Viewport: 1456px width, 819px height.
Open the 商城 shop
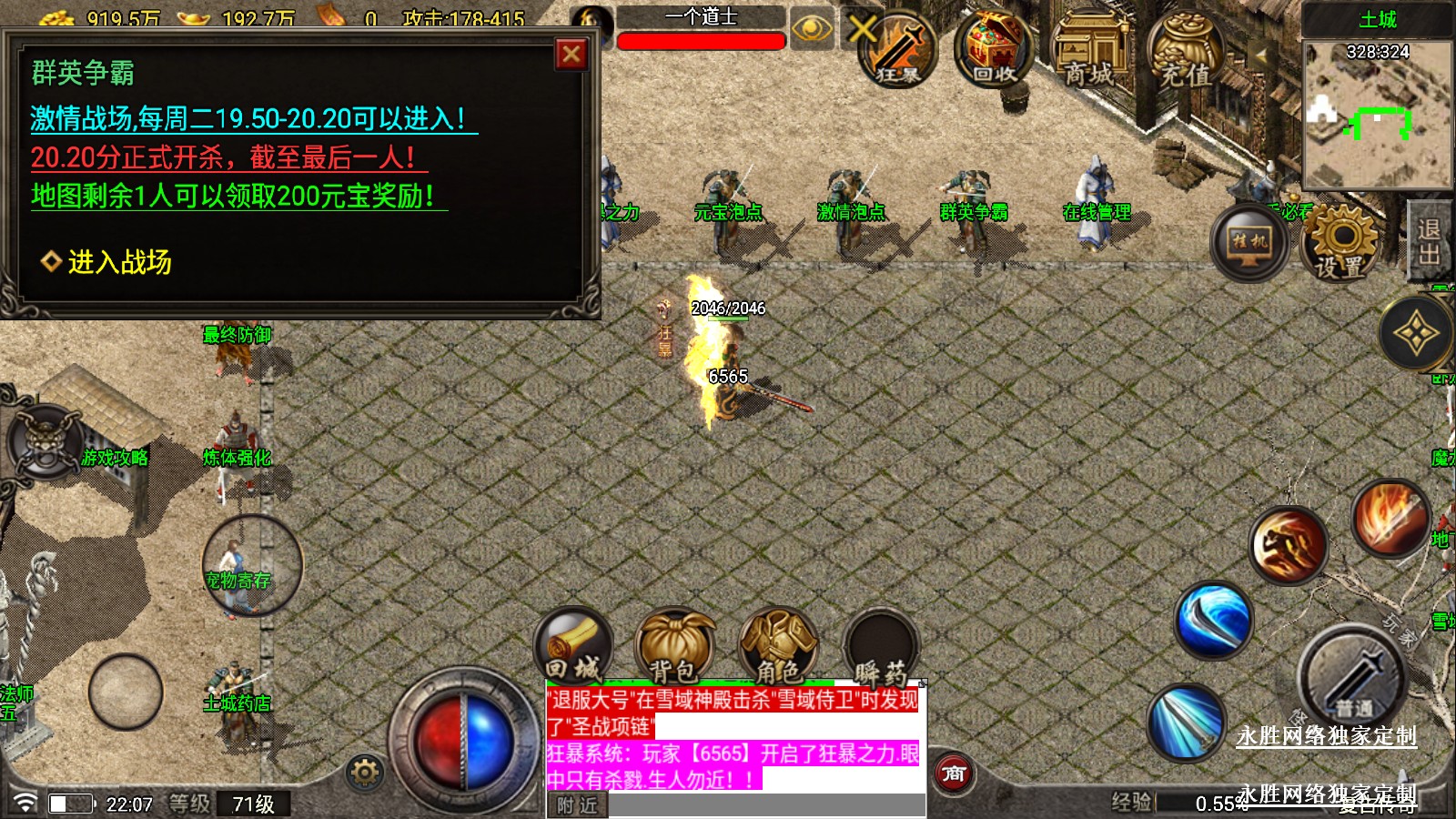click(x=1089, y=52)
